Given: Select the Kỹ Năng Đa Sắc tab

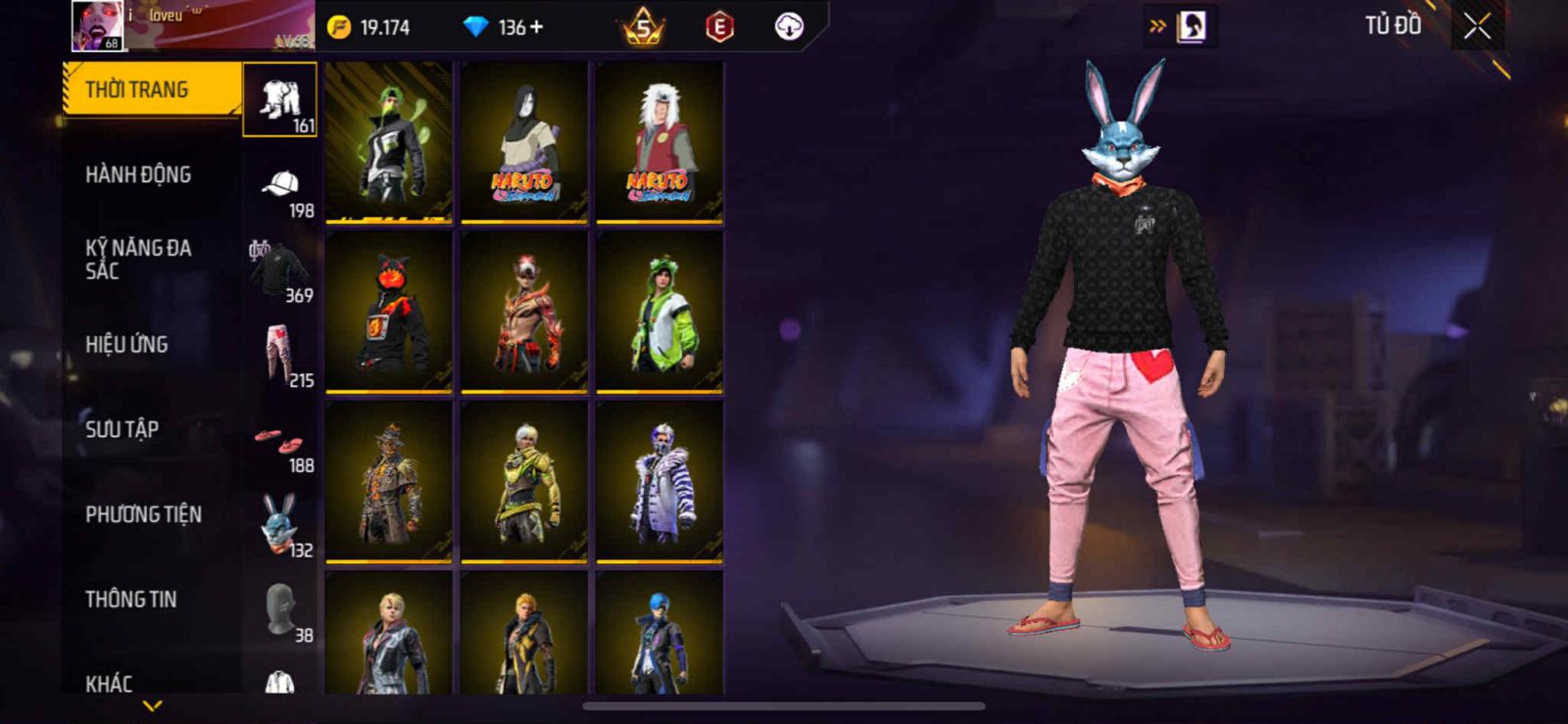Looking at the screenshot, I should click(x=138, y=260).
